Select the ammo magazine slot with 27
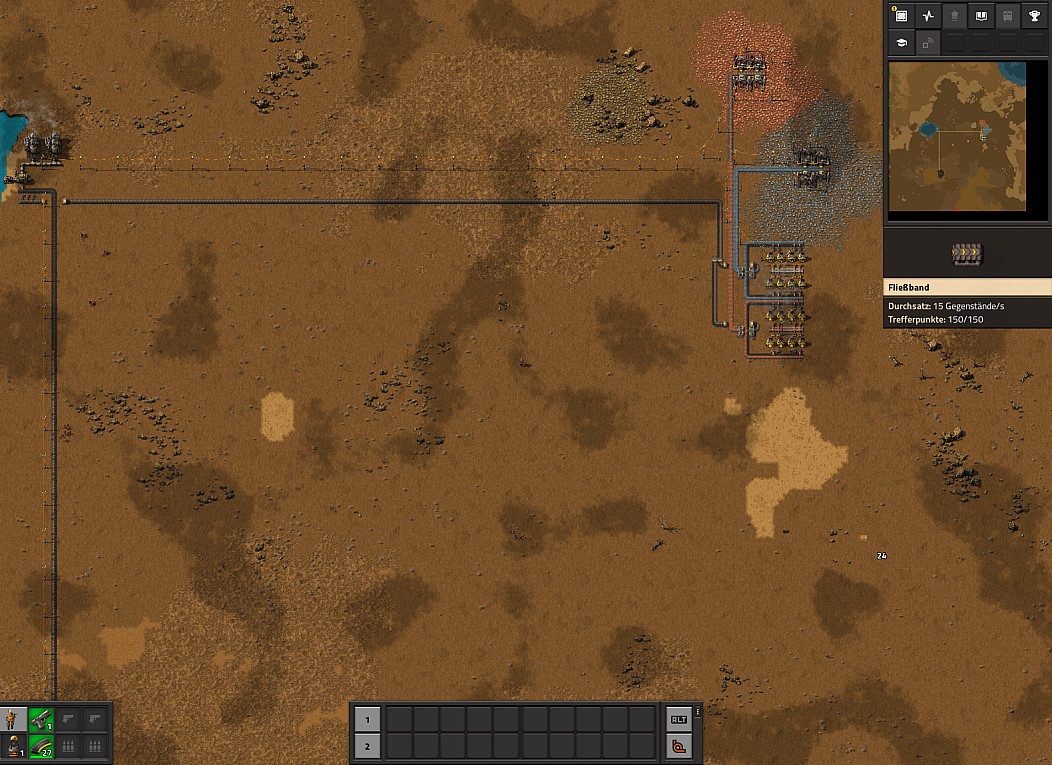Viewport: 1052px width, 765px height. (x=41, y=745)
